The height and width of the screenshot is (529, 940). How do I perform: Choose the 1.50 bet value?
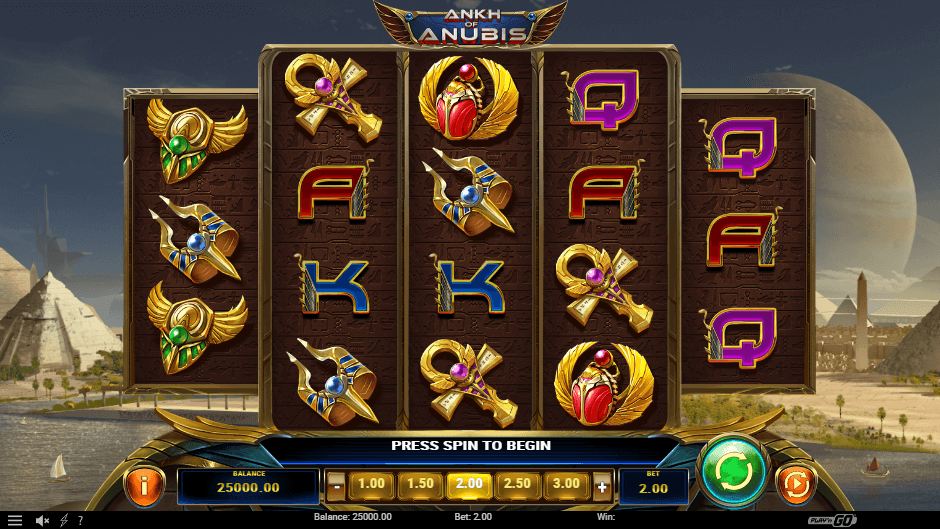420,485
